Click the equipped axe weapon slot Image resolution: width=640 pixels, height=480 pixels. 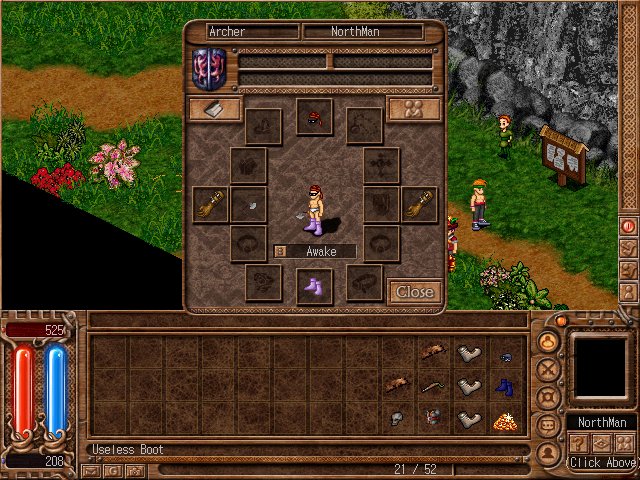tap(248, 205)
